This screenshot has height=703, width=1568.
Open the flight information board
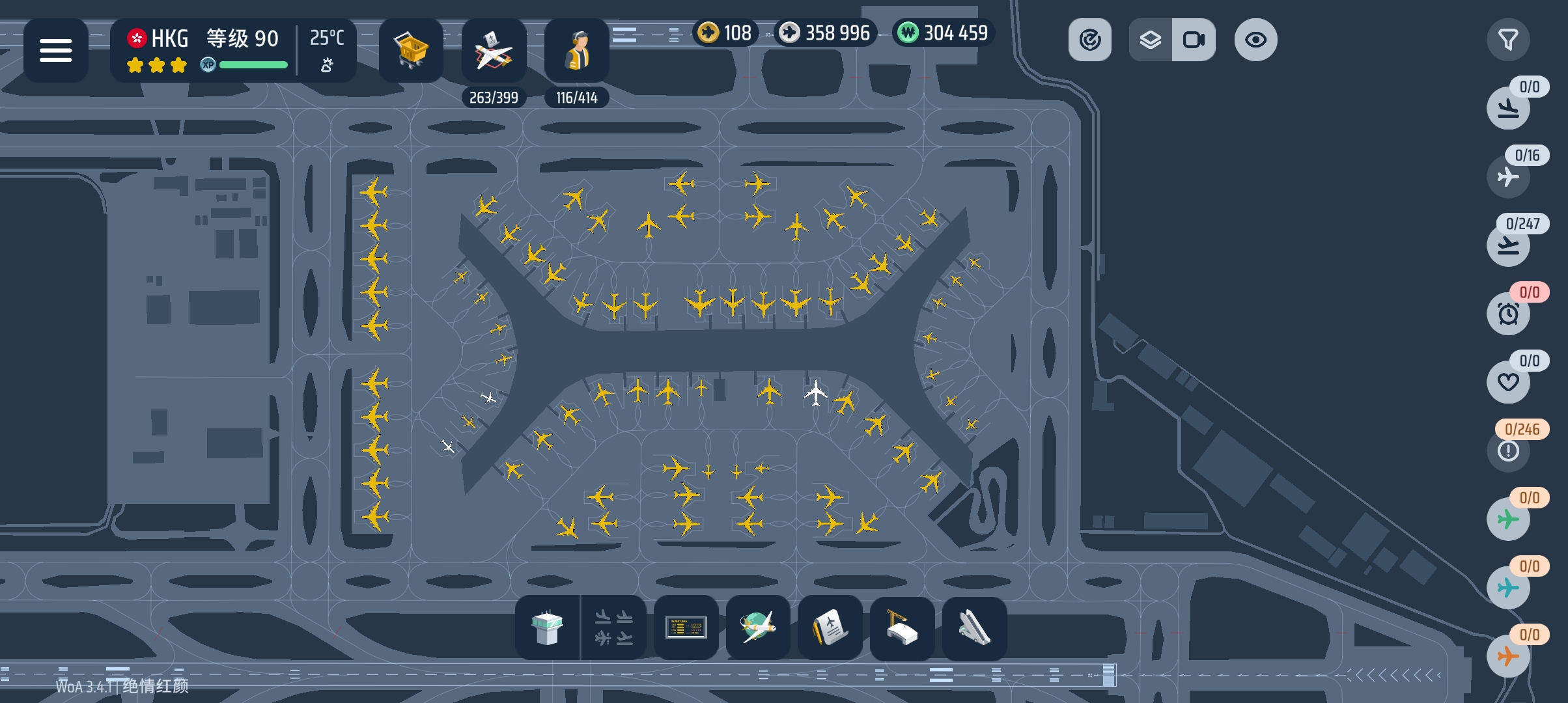coord(686,628)
